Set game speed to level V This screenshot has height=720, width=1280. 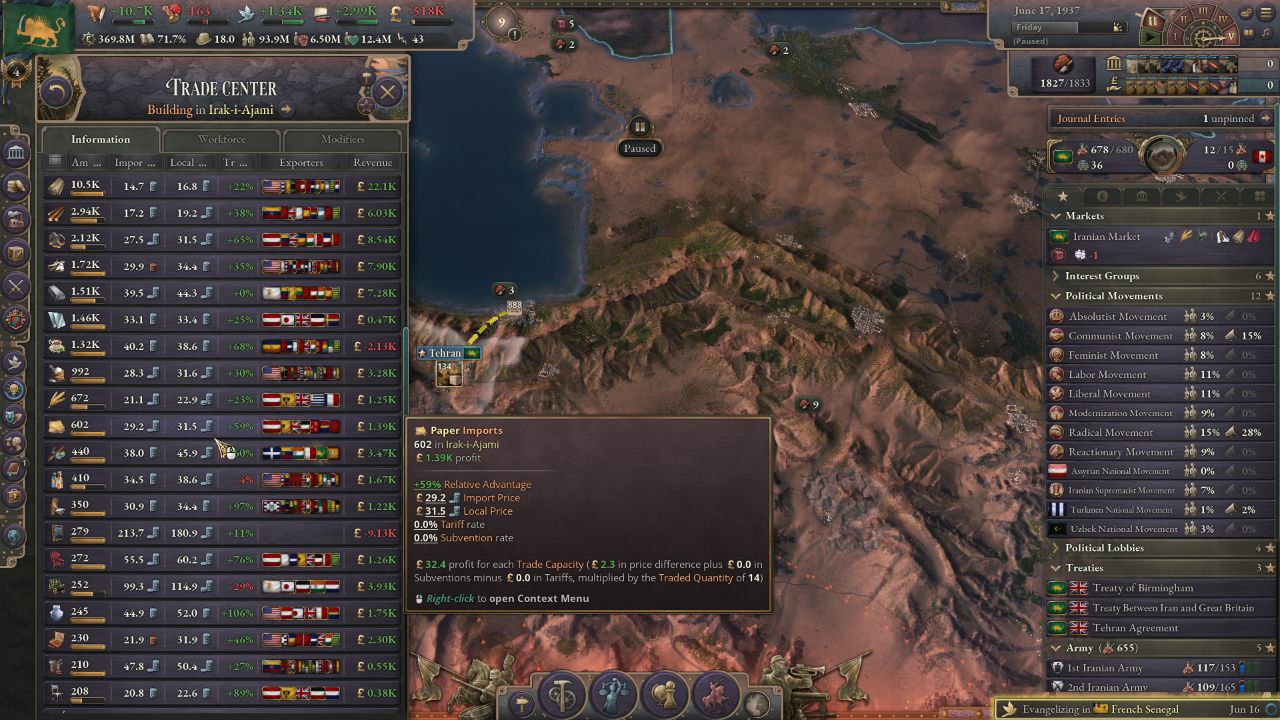(x=1232, y=36)
